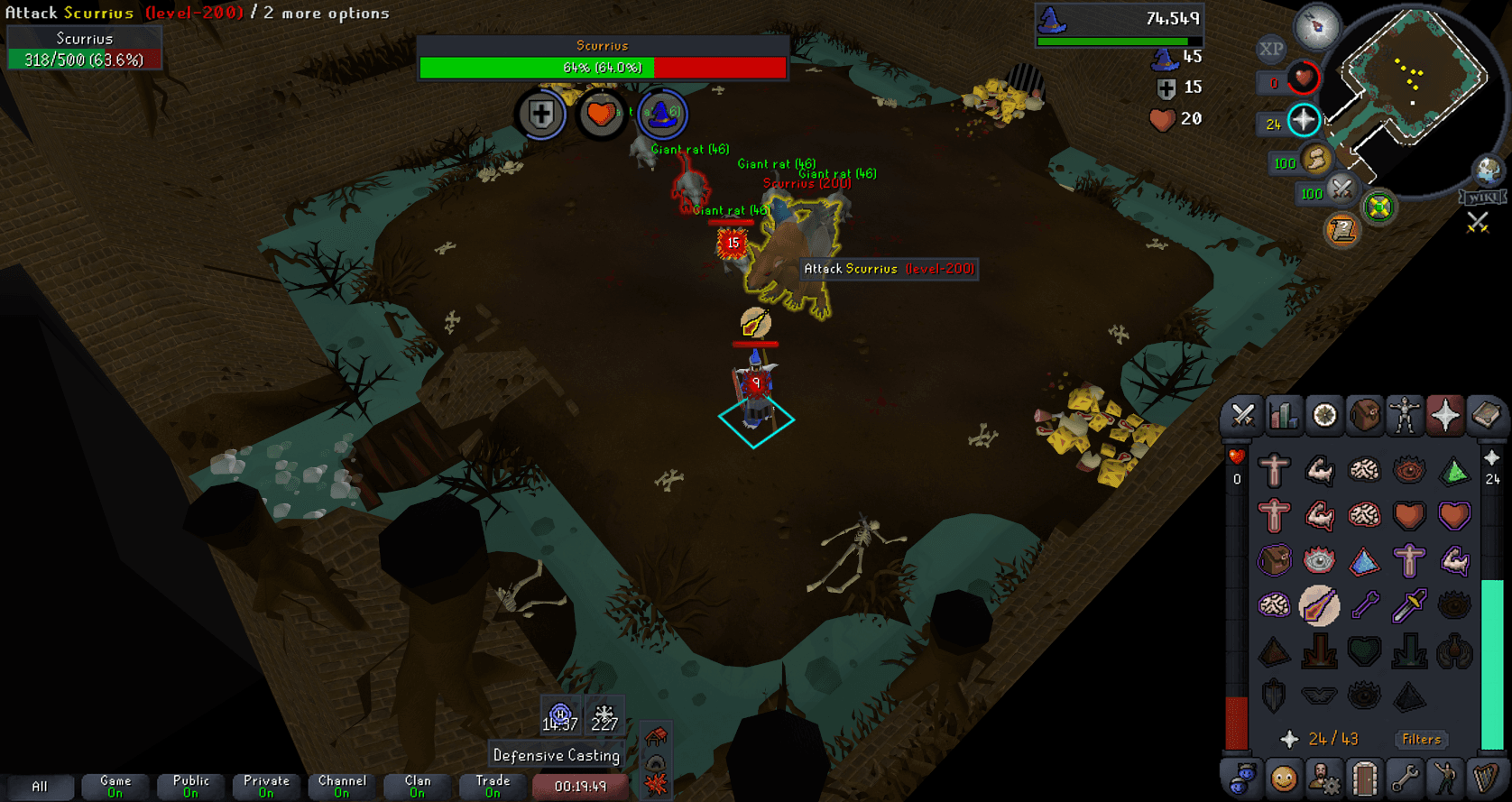Turn off Public chat
1512x802 pixels.
click(189, 786)
